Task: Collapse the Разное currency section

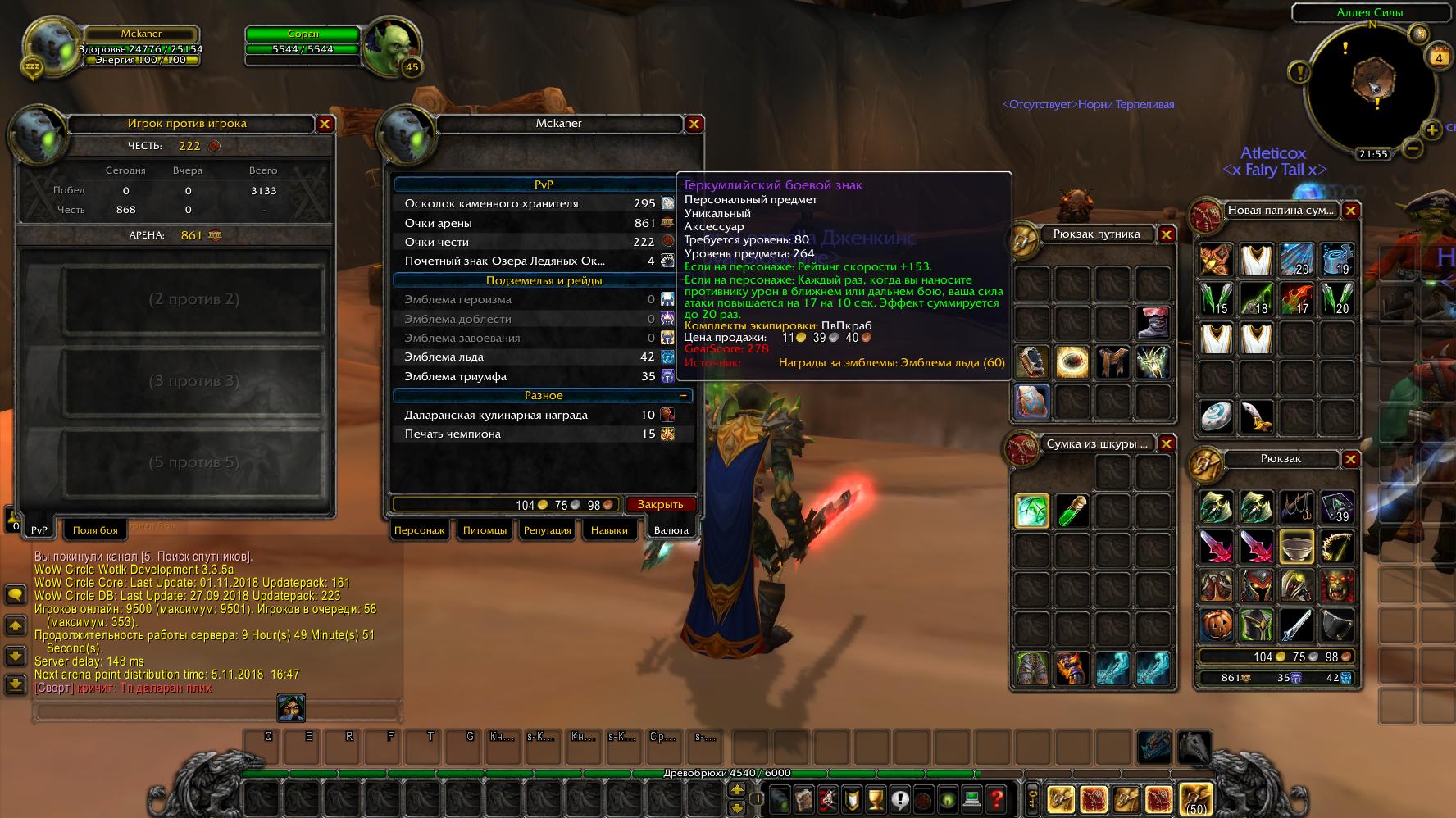Action: [x=683, y=396]
